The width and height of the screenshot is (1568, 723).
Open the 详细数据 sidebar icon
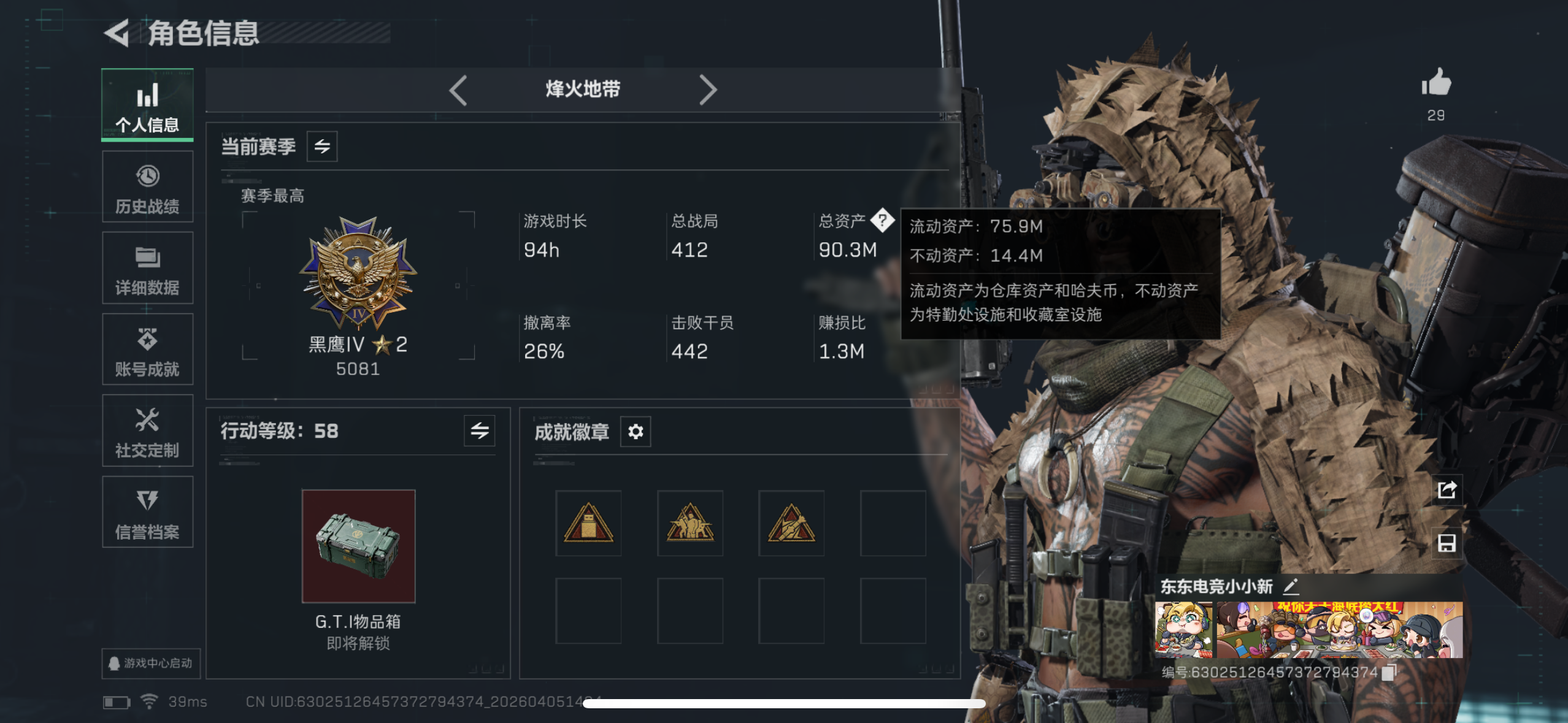click(147, 267)
